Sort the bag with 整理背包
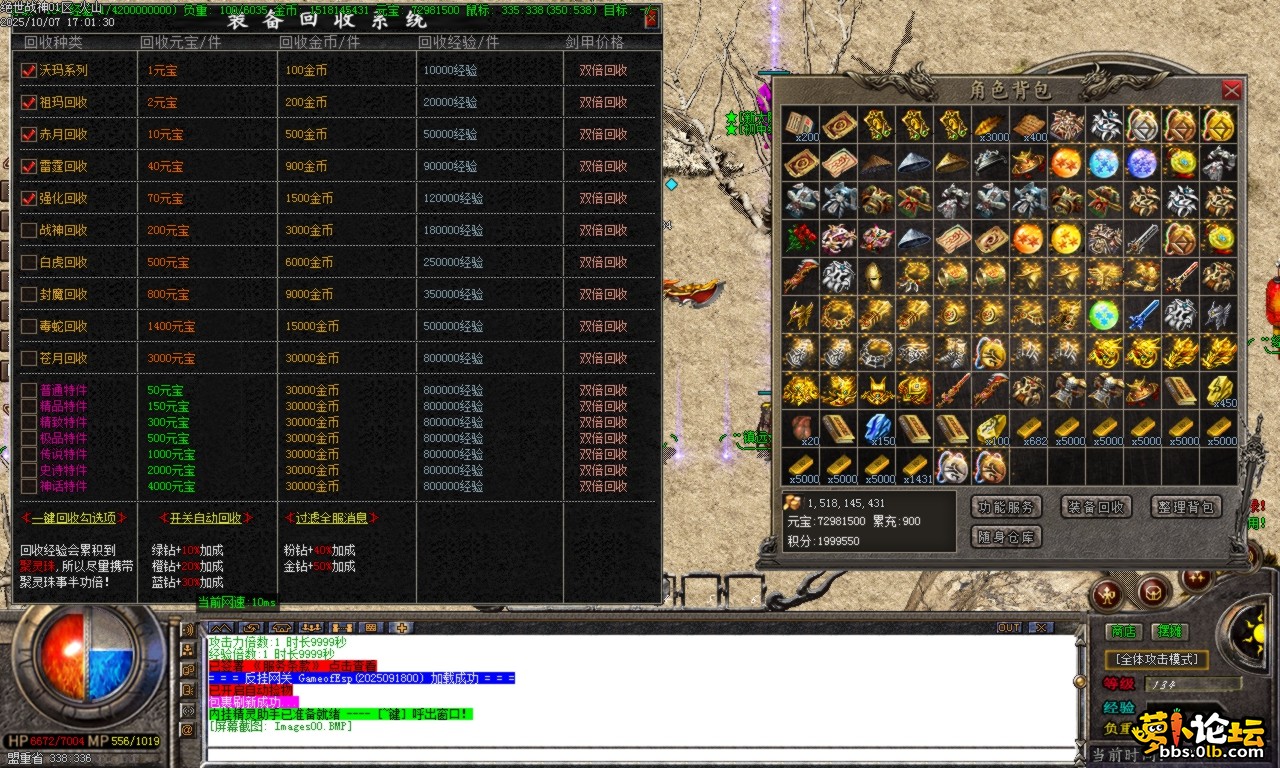This screenshot has width=1280, height=768. (1186, 507)
